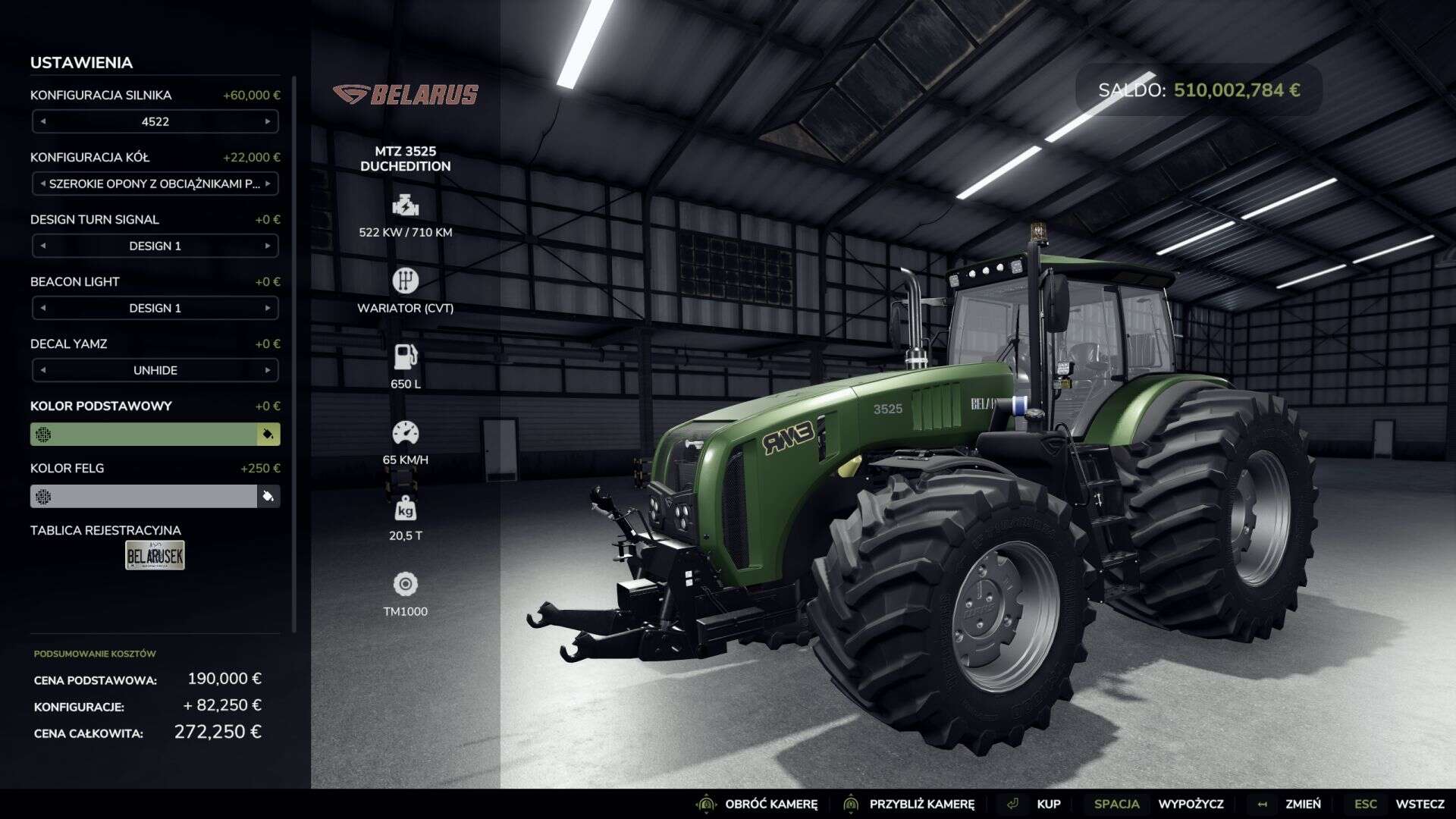This screenshot has height=819, width=1456.
Task: Click the Zmień change option
Action: point(1302,804)
